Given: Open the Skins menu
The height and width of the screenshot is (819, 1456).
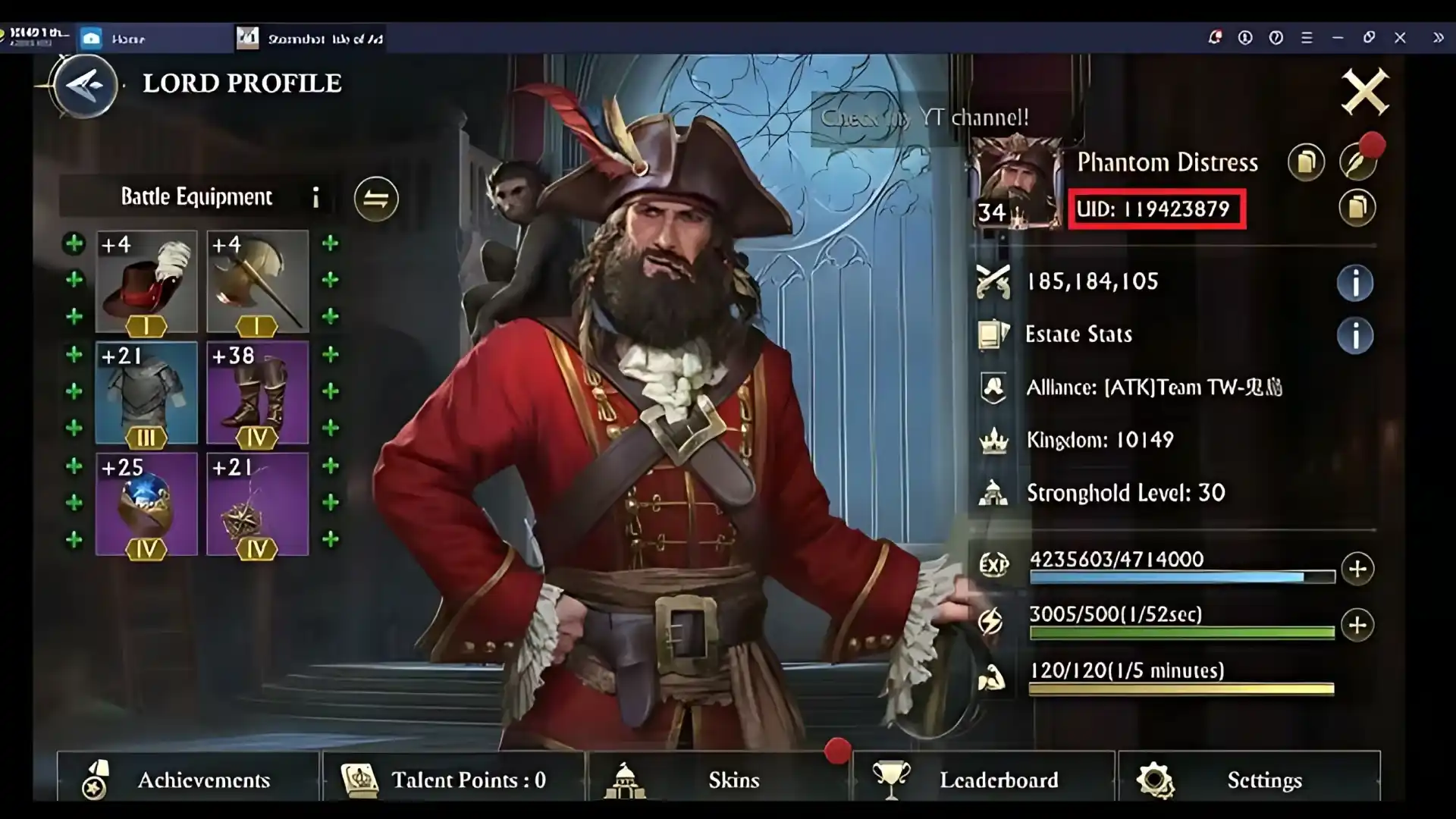Looking at the screenshot, I should pos(719,779).
